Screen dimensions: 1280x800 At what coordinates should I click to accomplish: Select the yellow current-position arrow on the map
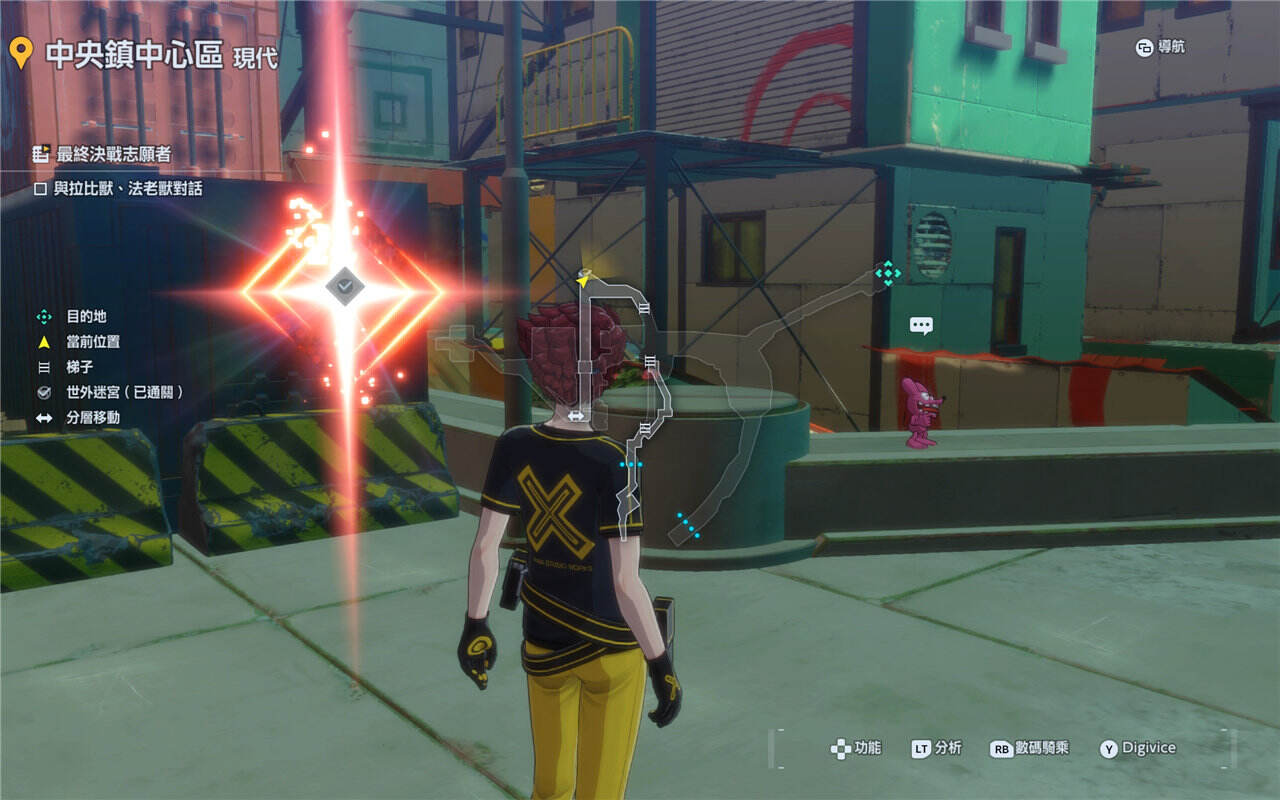pos(584,279)
